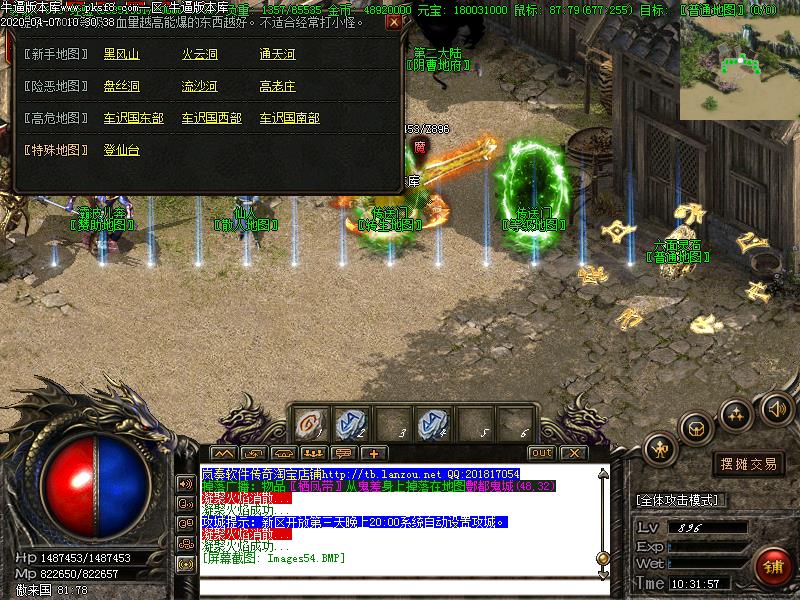Open the 摆摊交易 stall trade button

(749, 463)
